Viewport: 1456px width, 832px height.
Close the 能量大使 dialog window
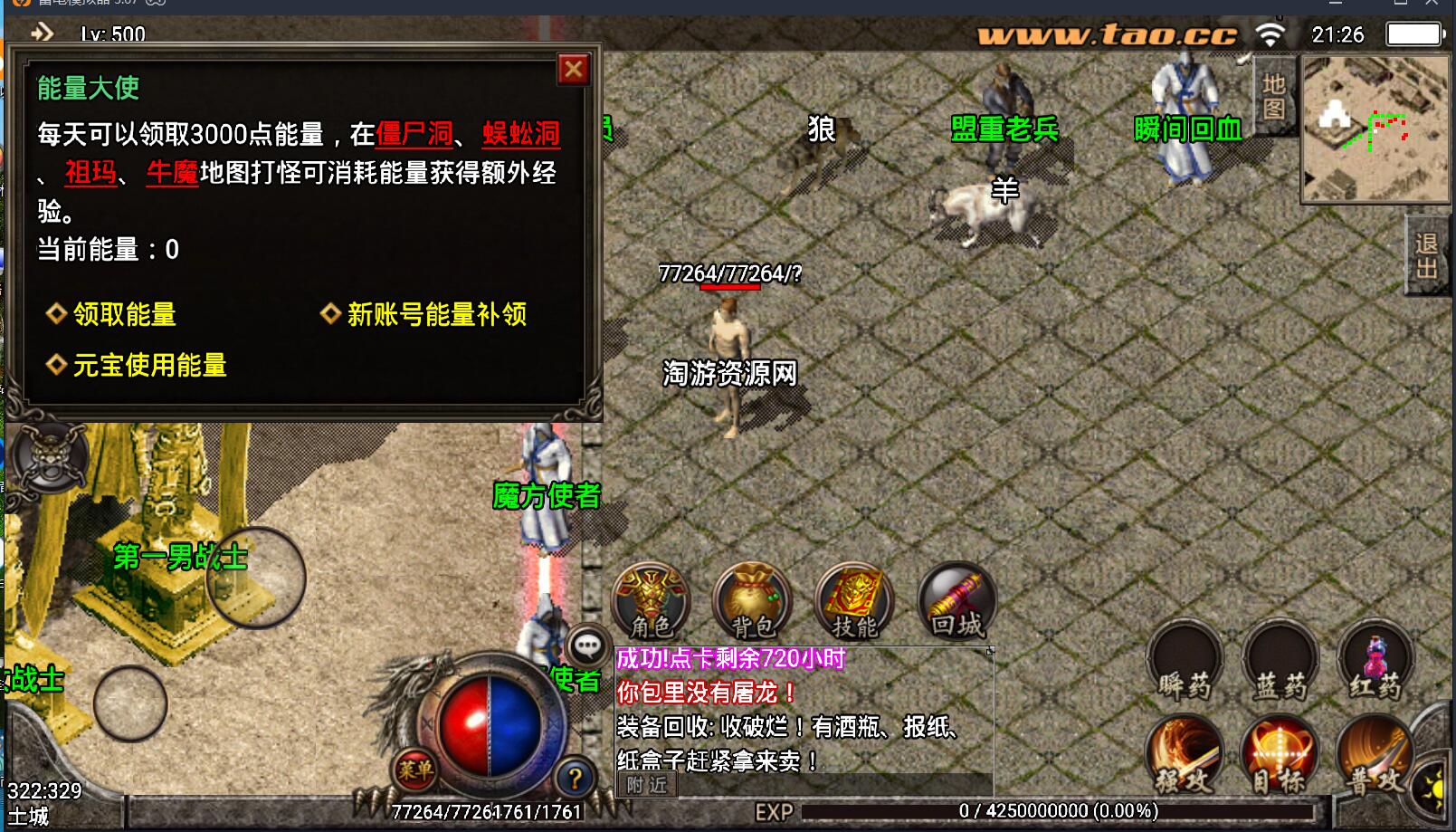(x=574, y=70)
